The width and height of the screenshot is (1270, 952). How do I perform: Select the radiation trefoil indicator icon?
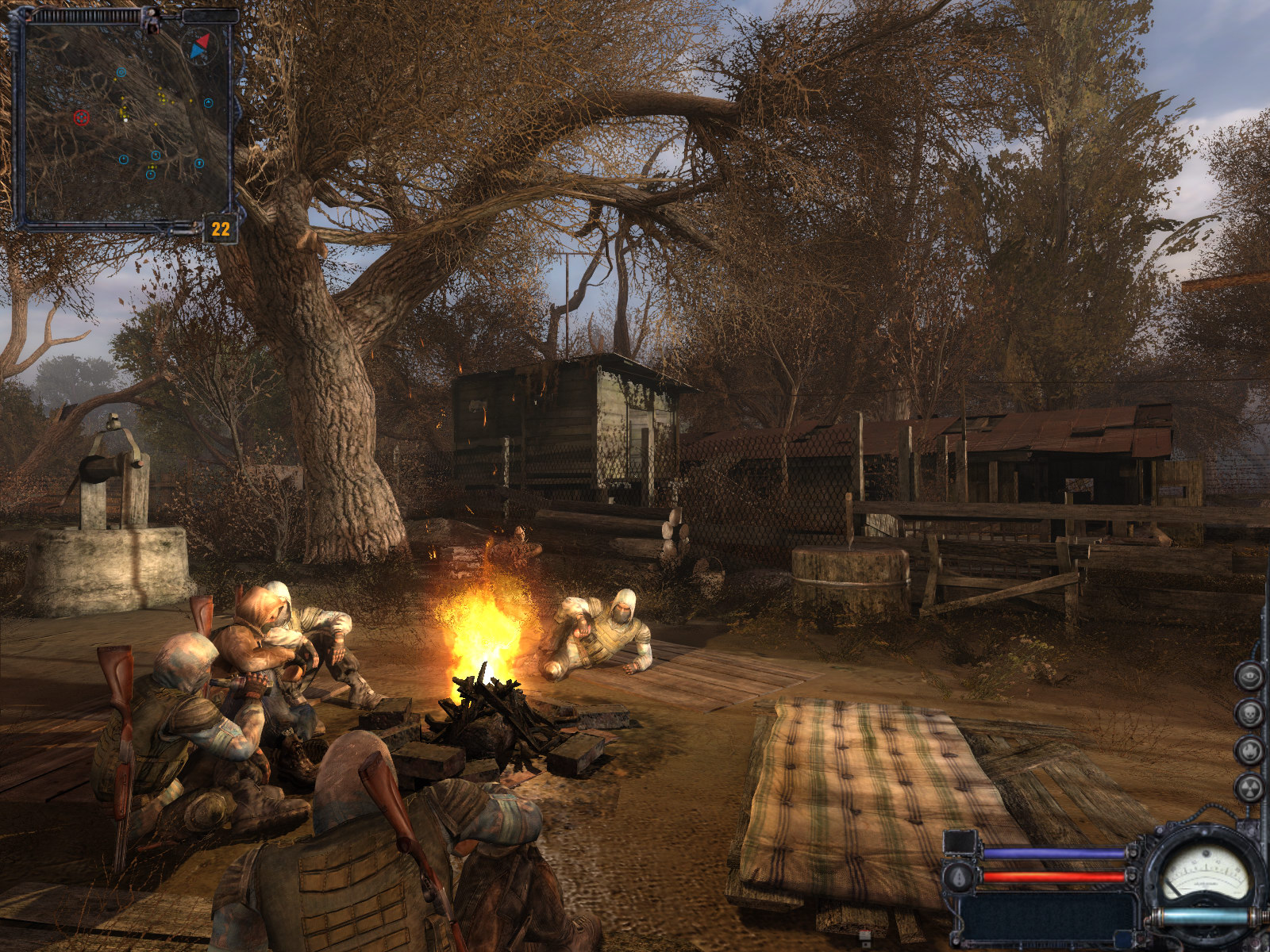tap(1249, 787)
